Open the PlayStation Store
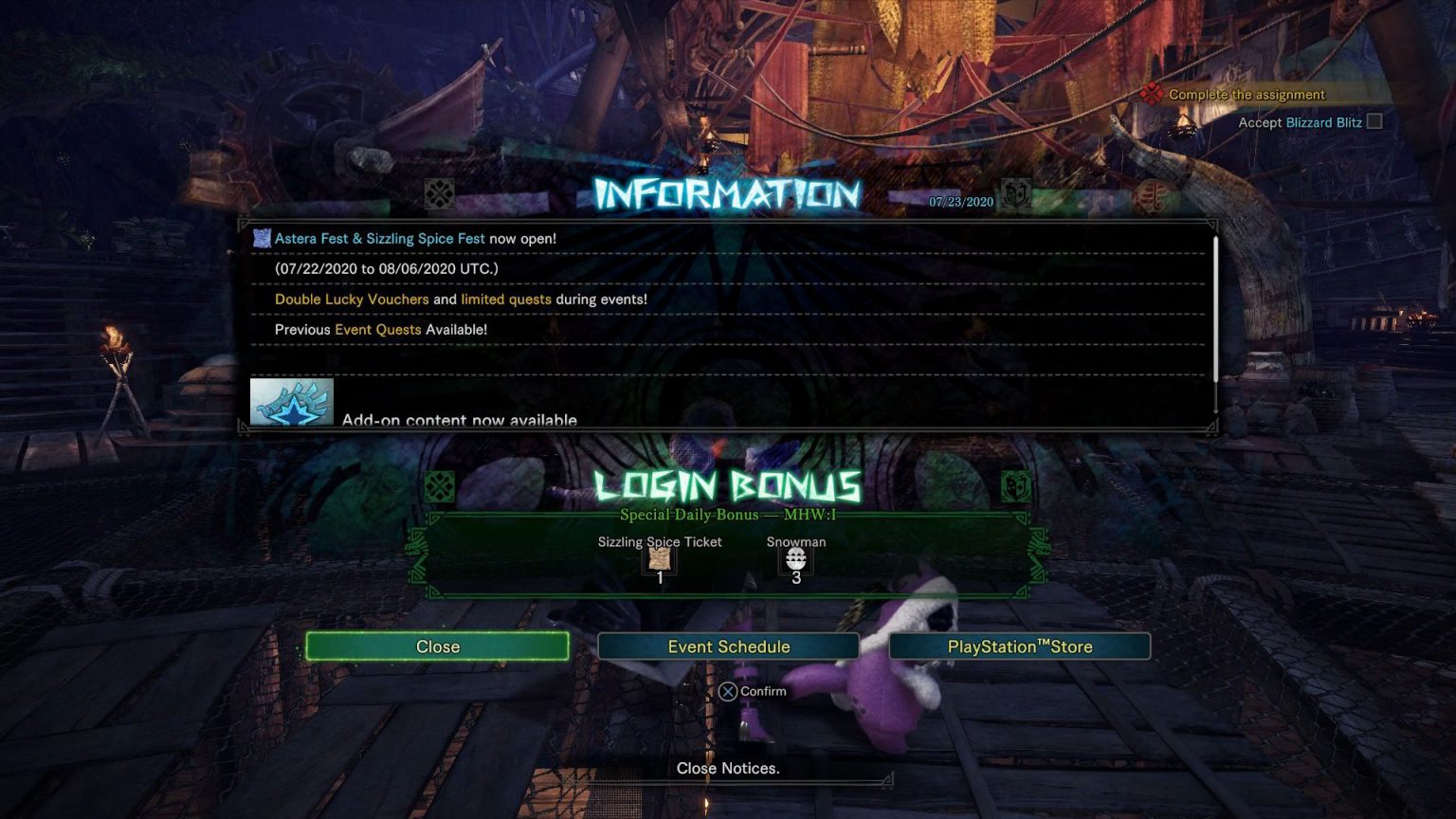 click(x=1019, y=646)
